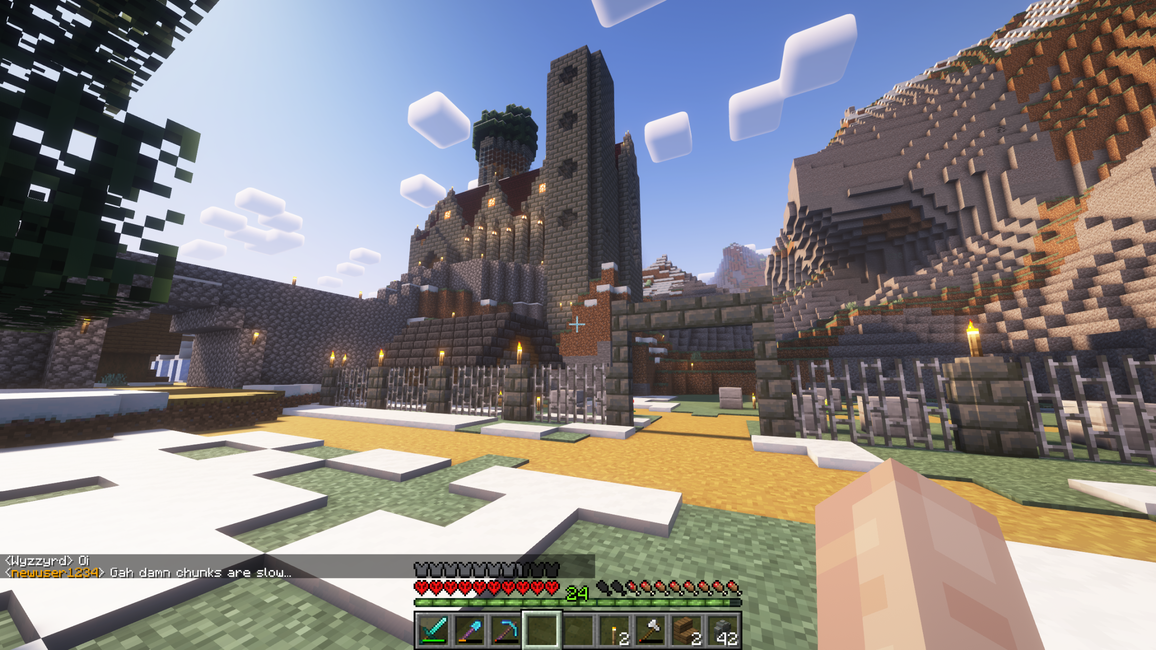Click the chat message from newuser1234
1156x650 pixels.
[148, 572]
